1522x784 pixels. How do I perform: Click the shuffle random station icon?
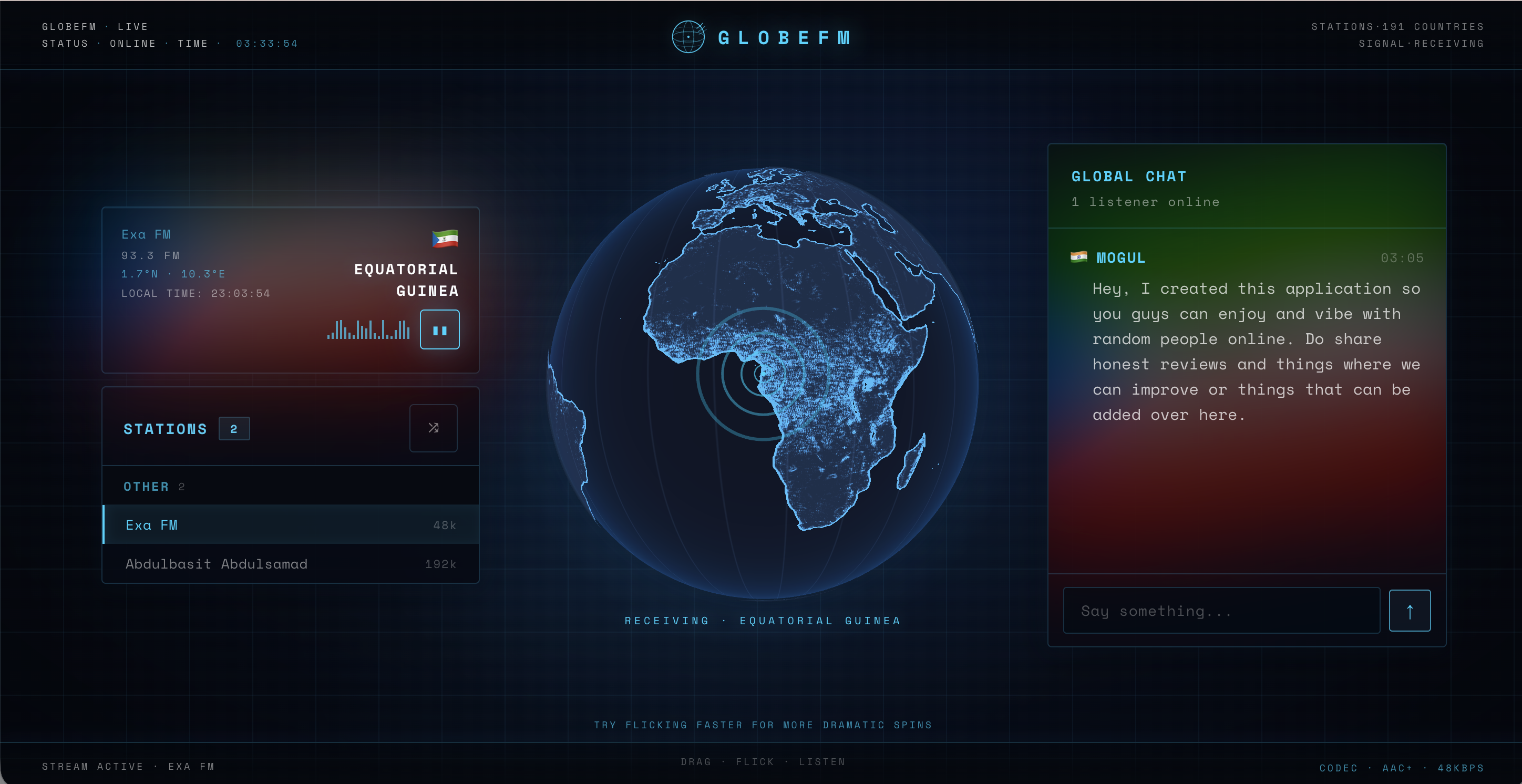433,428
